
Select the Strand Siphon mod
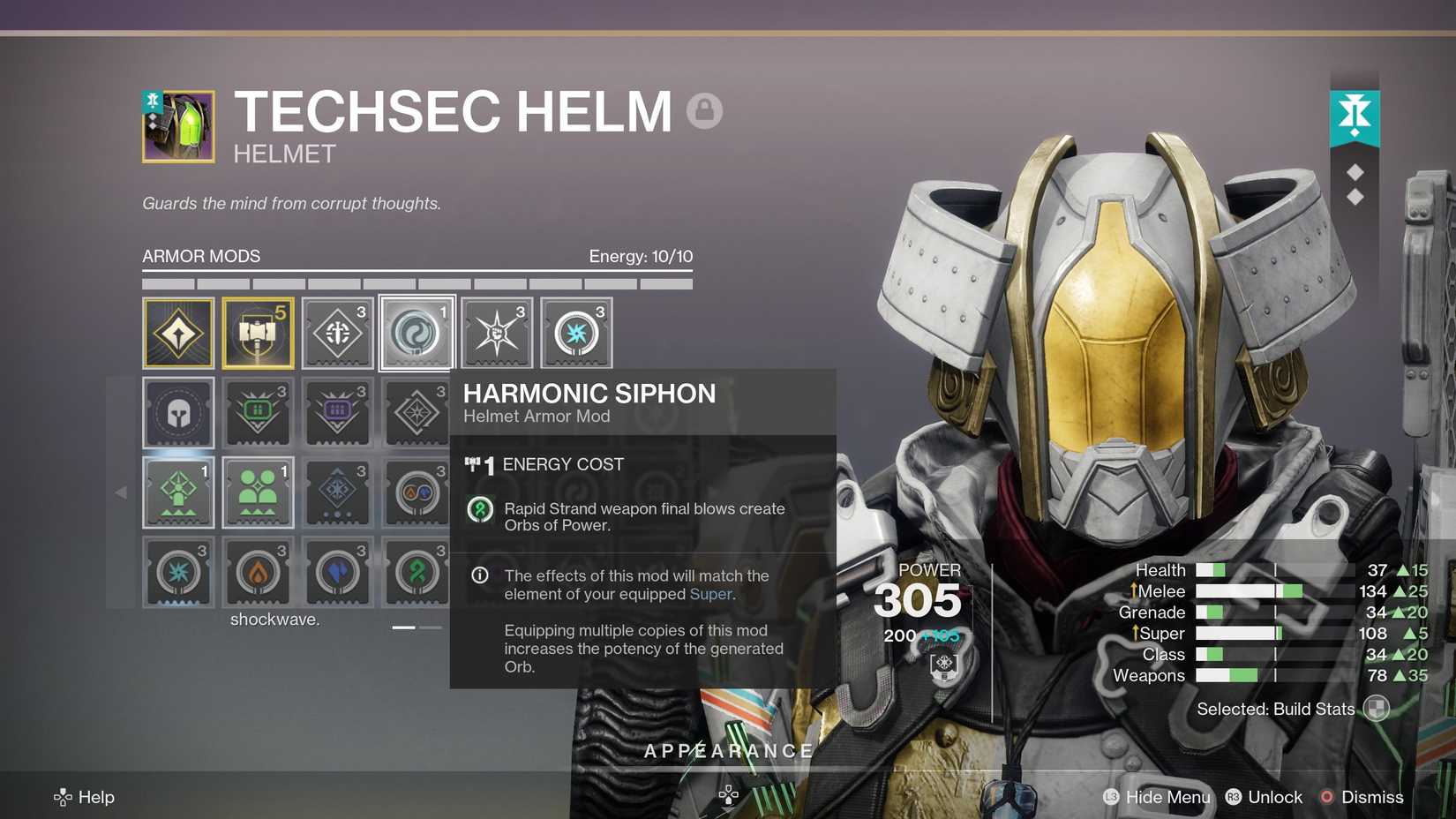click(x=417, y=572)
